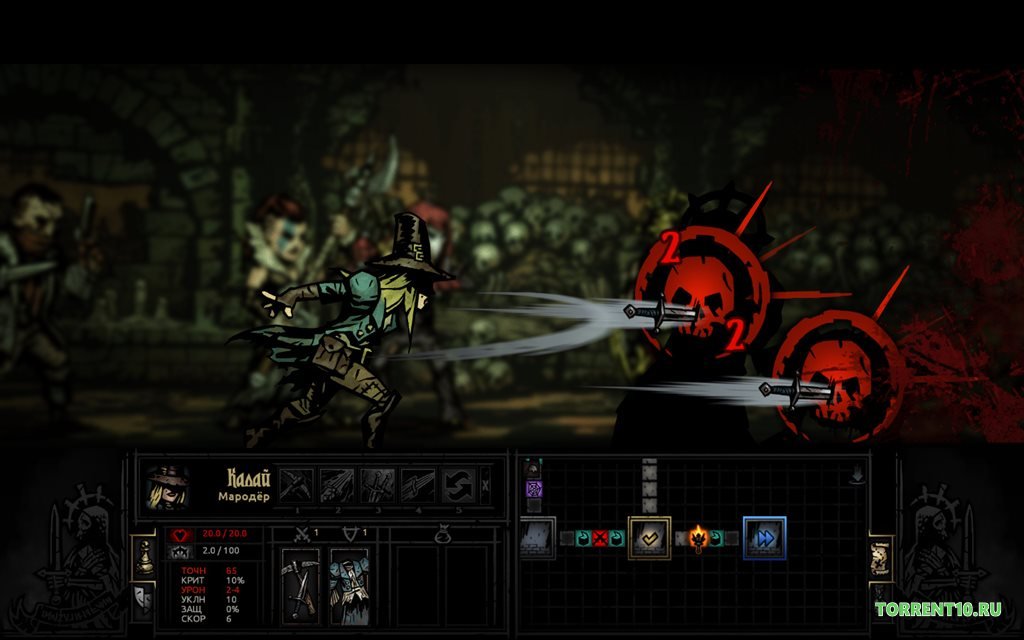Screen dimensions: 1024x640
Task: Click the torch marker in the corridor
Action: [x=697, y=538]
